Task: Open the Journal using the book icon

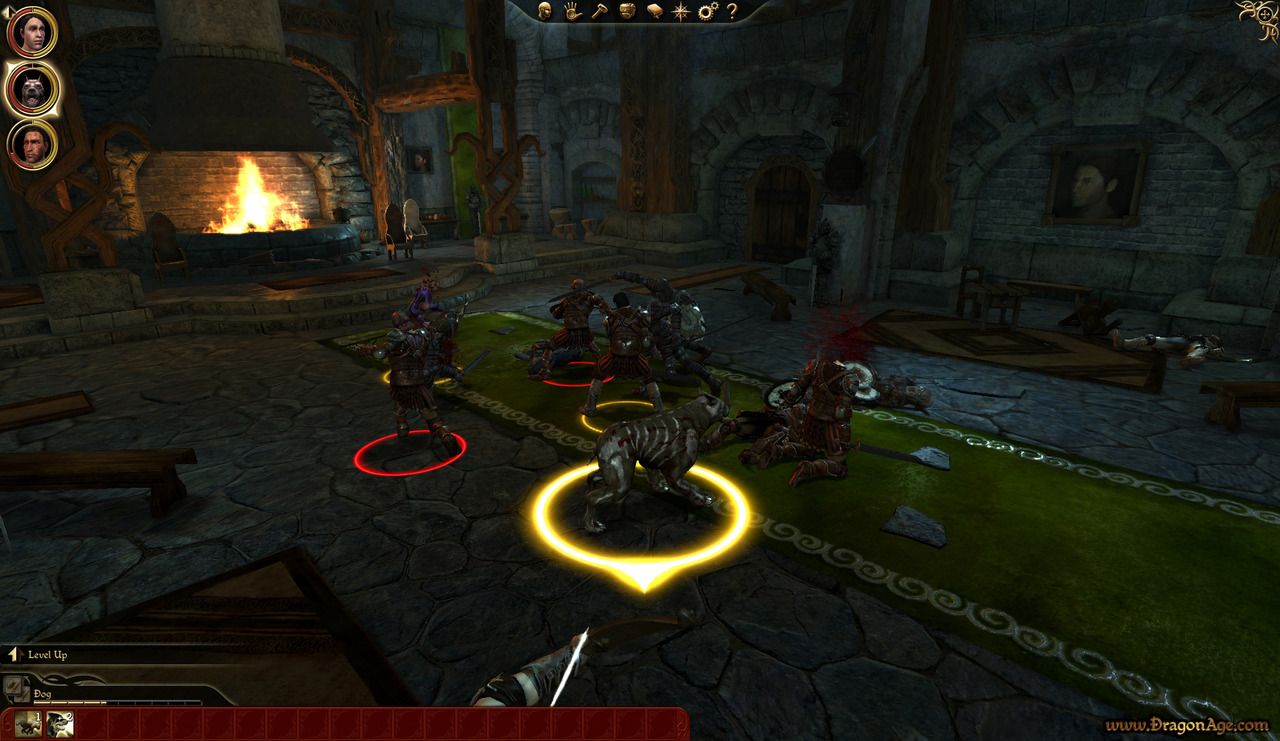Action: coord(655,10)
